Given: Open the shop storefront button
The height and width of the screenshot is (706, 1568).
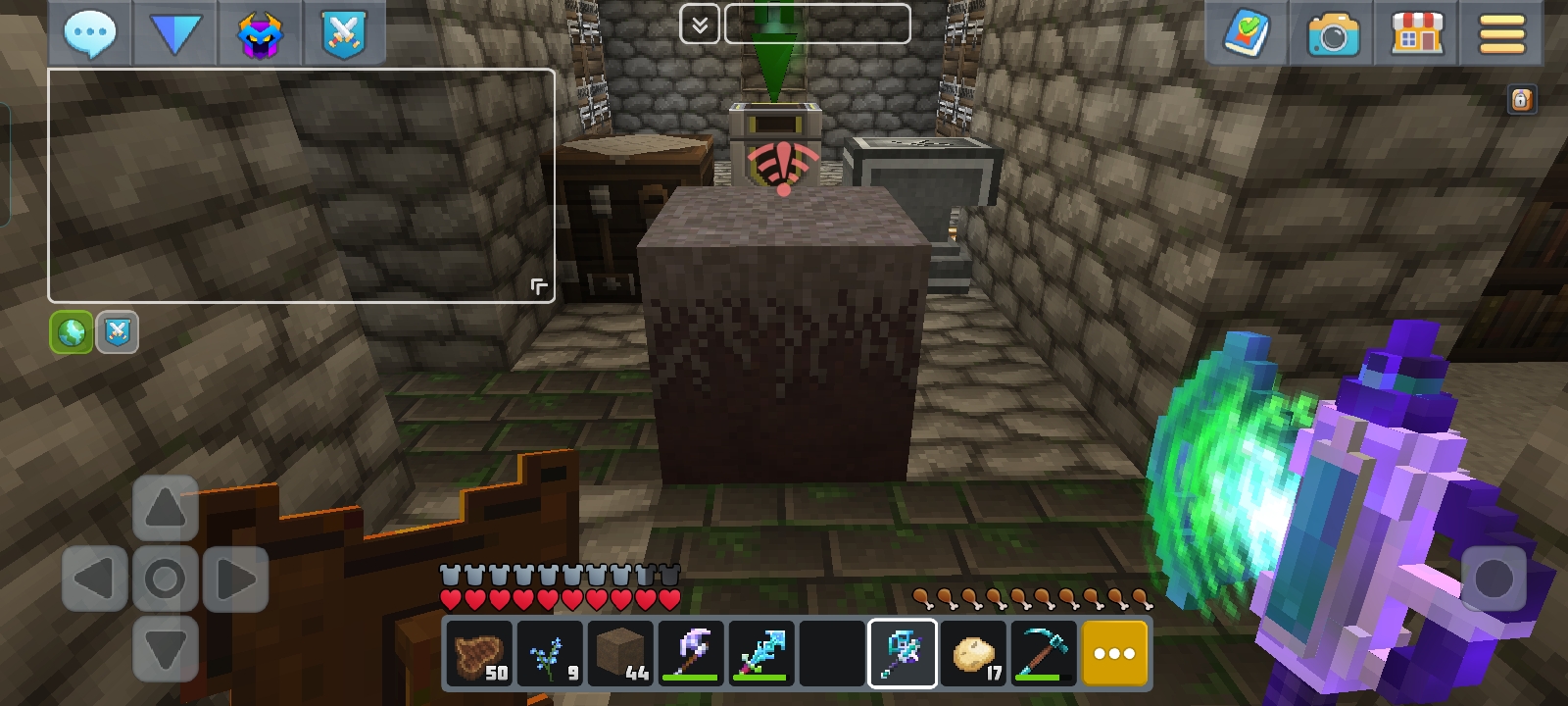Looking at the screenshot, I should [1417, 32].
